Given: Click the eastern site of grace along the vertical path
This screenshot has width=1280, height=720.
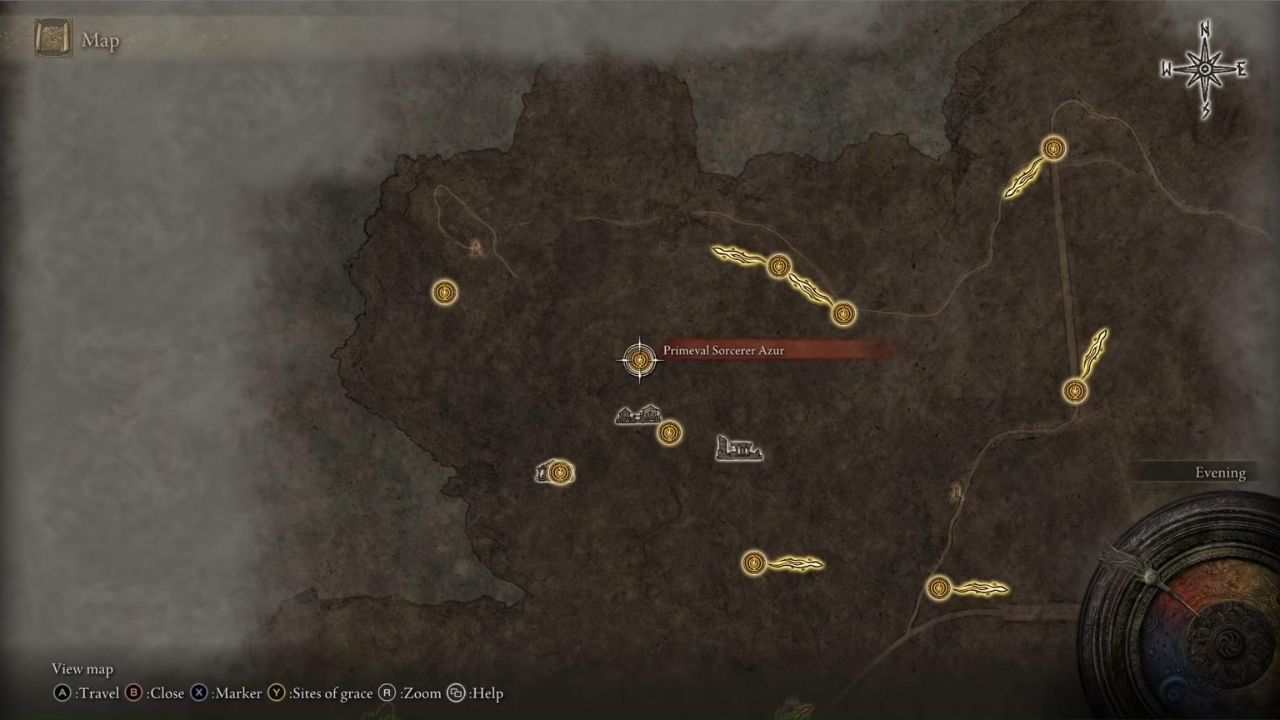Looking at the screenshot, I should tap(1075, 393).
